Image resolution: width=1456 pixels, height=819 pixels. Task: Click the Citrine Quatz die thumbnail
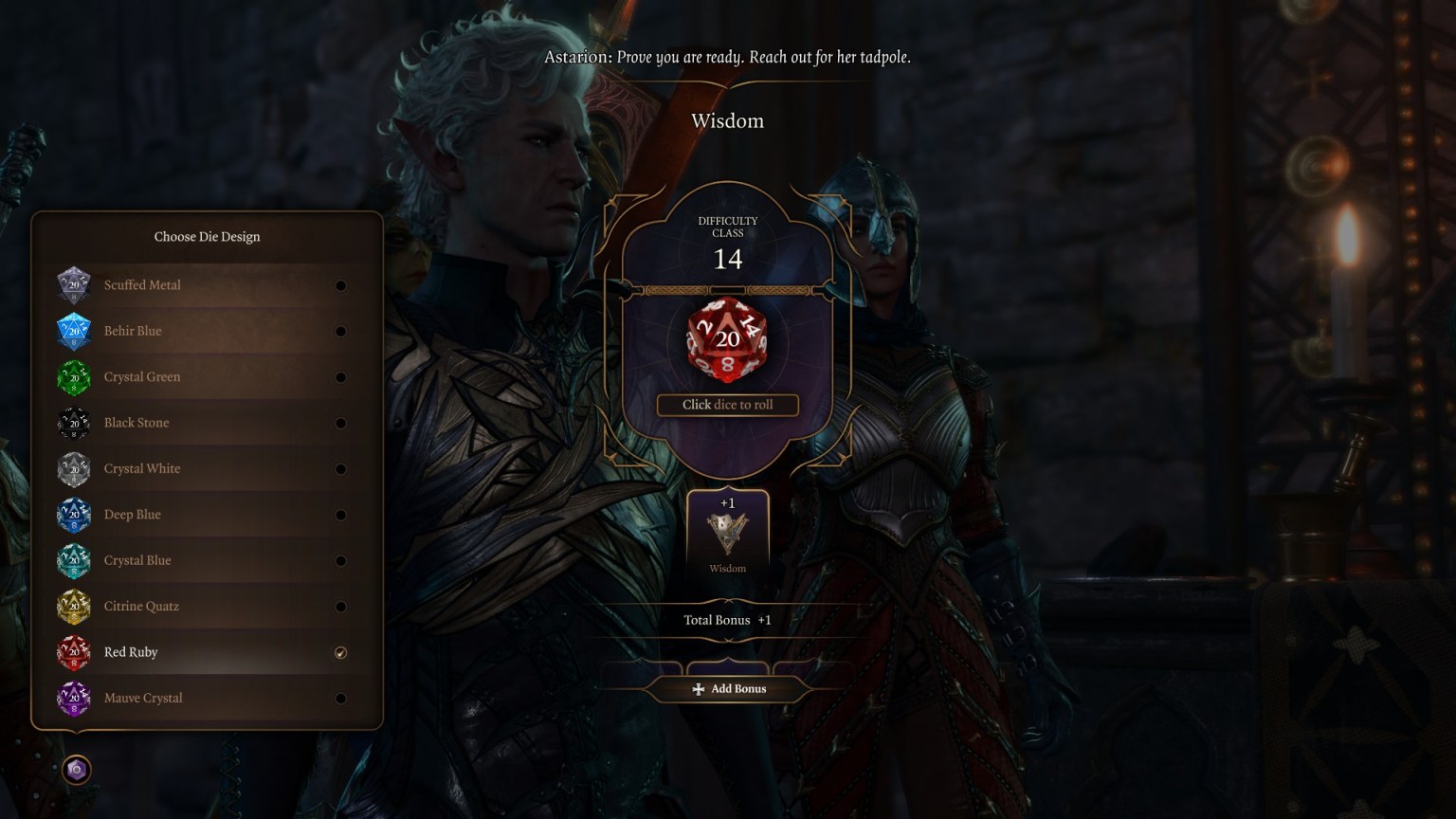click(74, 606)
